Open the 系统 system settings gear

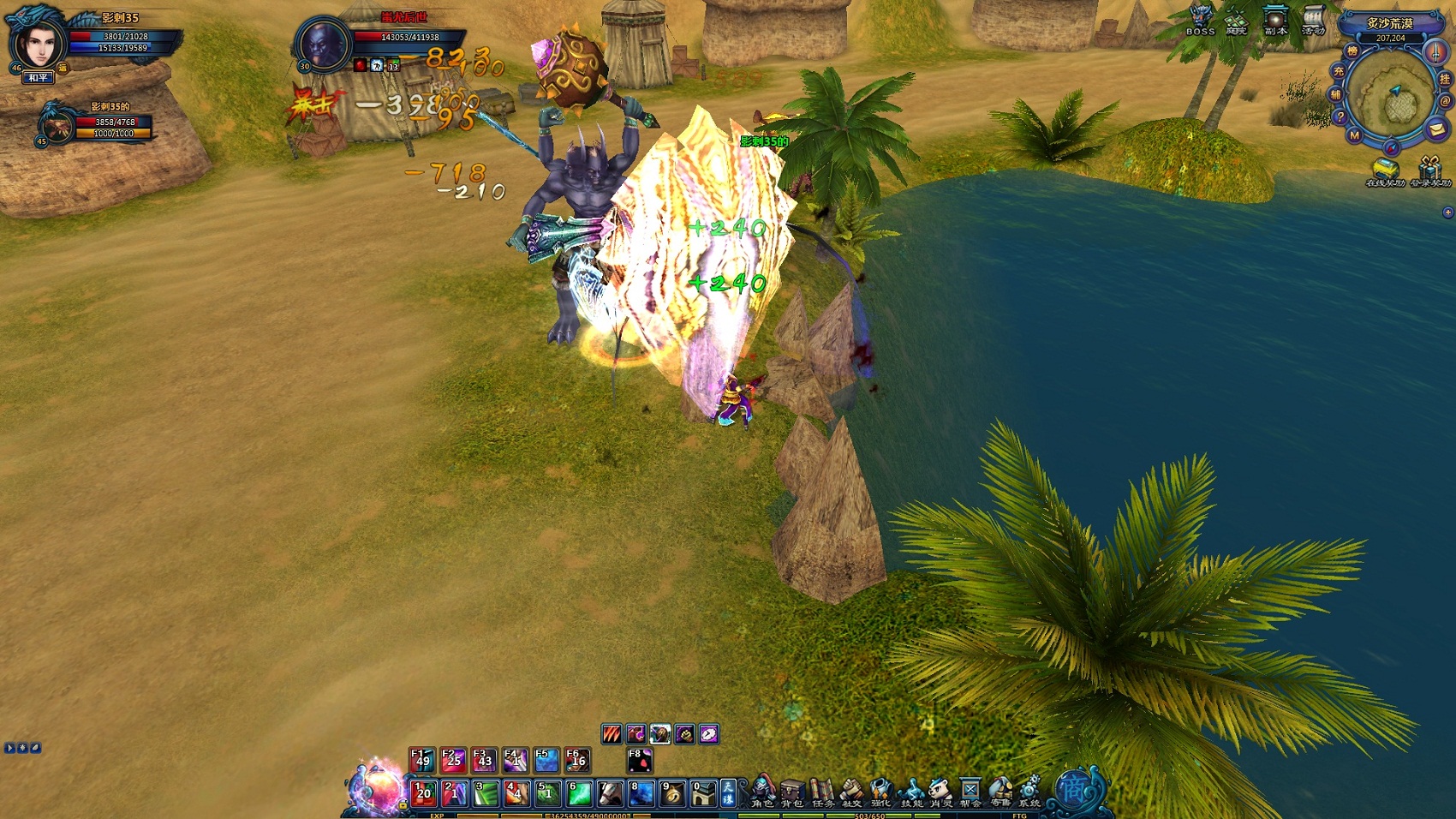(x=1029, y=792)
